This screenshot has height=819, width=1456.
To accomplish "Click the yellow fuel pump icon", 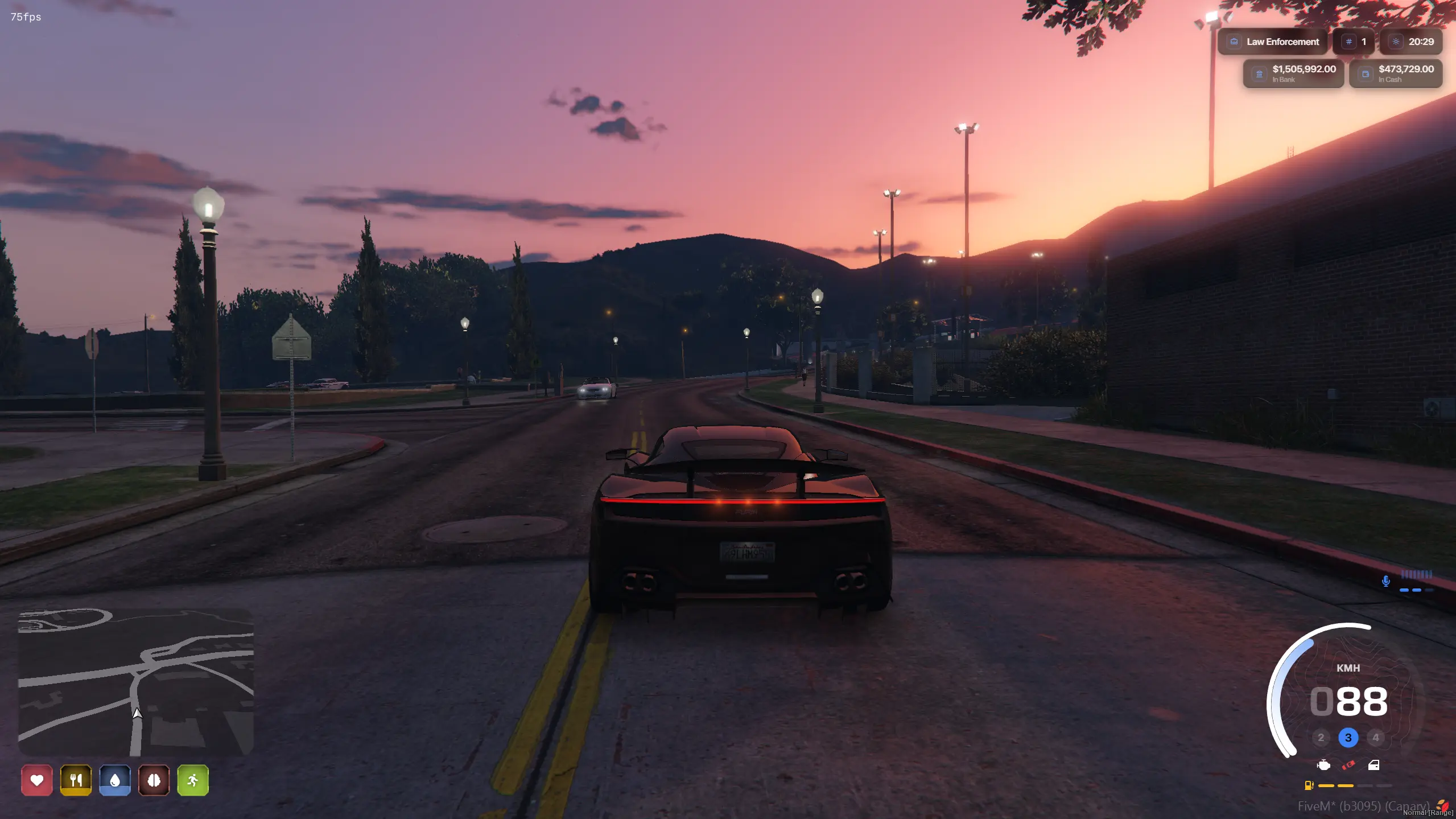I will tap(1309, 785).
